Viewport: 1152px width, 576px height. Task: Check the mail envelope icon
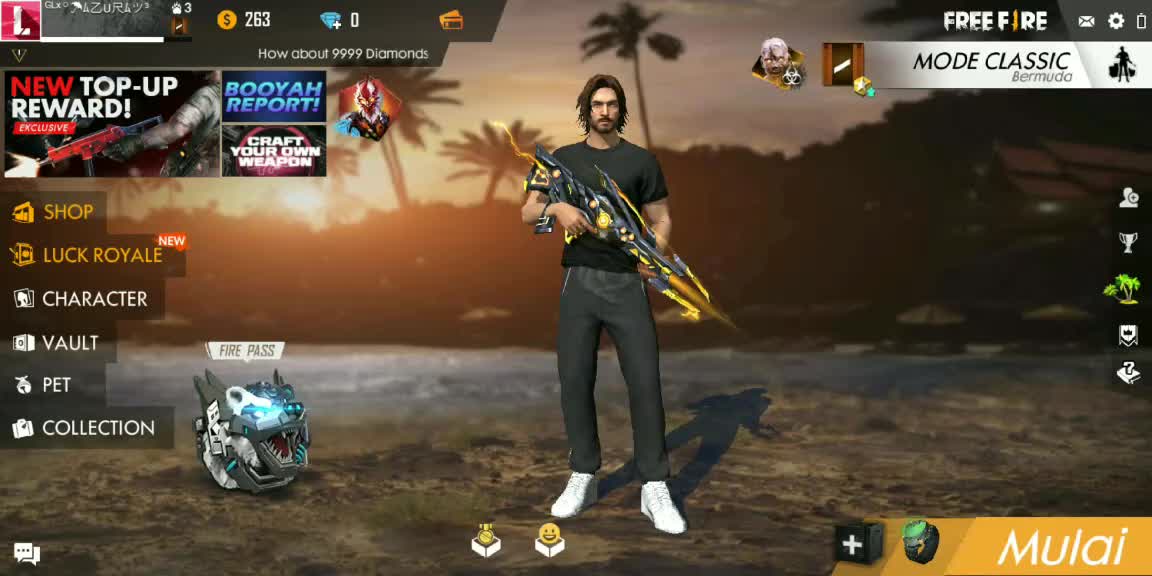1087,21
